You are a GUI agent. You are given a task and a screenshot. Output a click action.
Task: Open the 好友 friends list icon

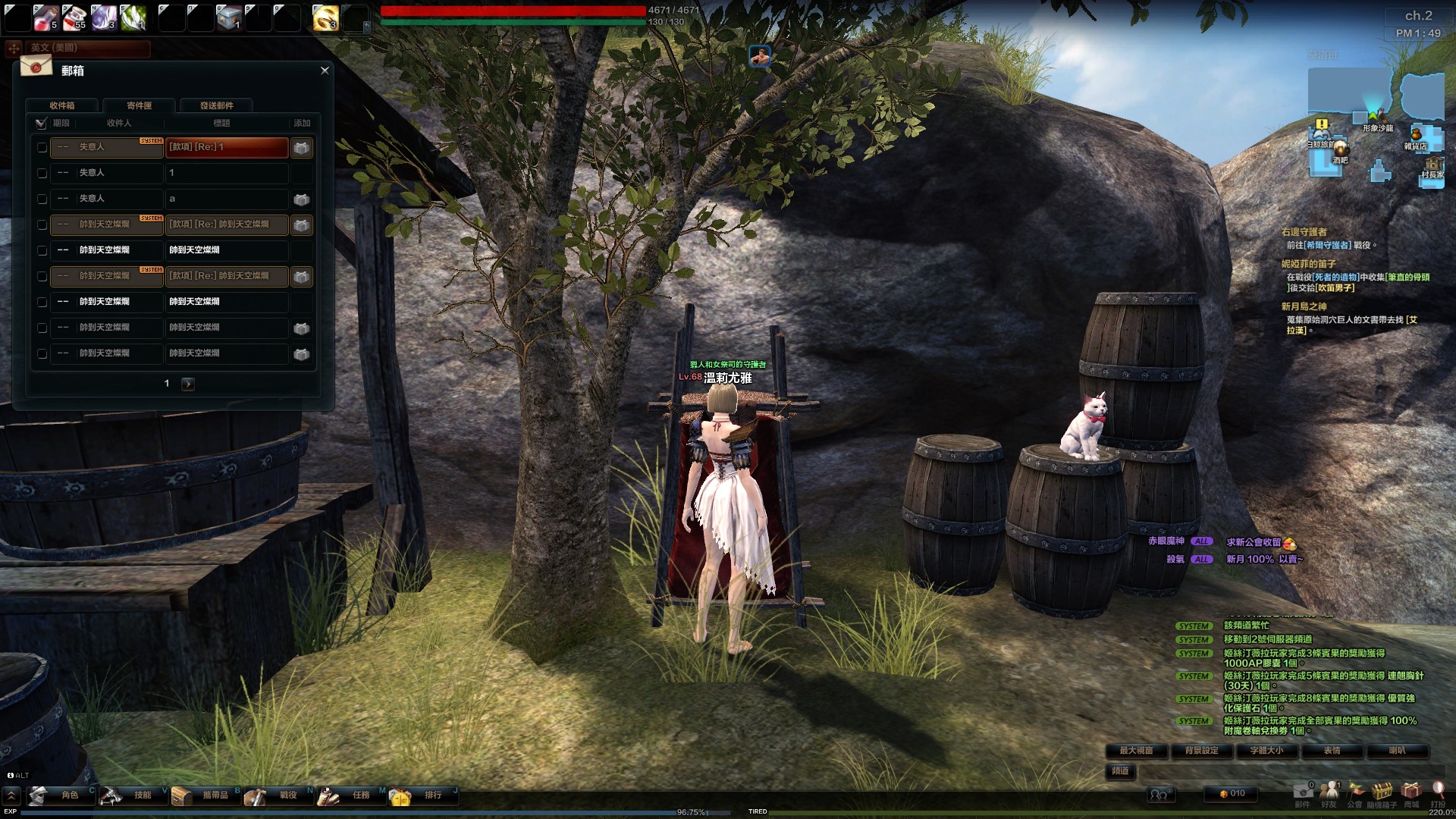pyautogui.click(x=1329, y=792)
